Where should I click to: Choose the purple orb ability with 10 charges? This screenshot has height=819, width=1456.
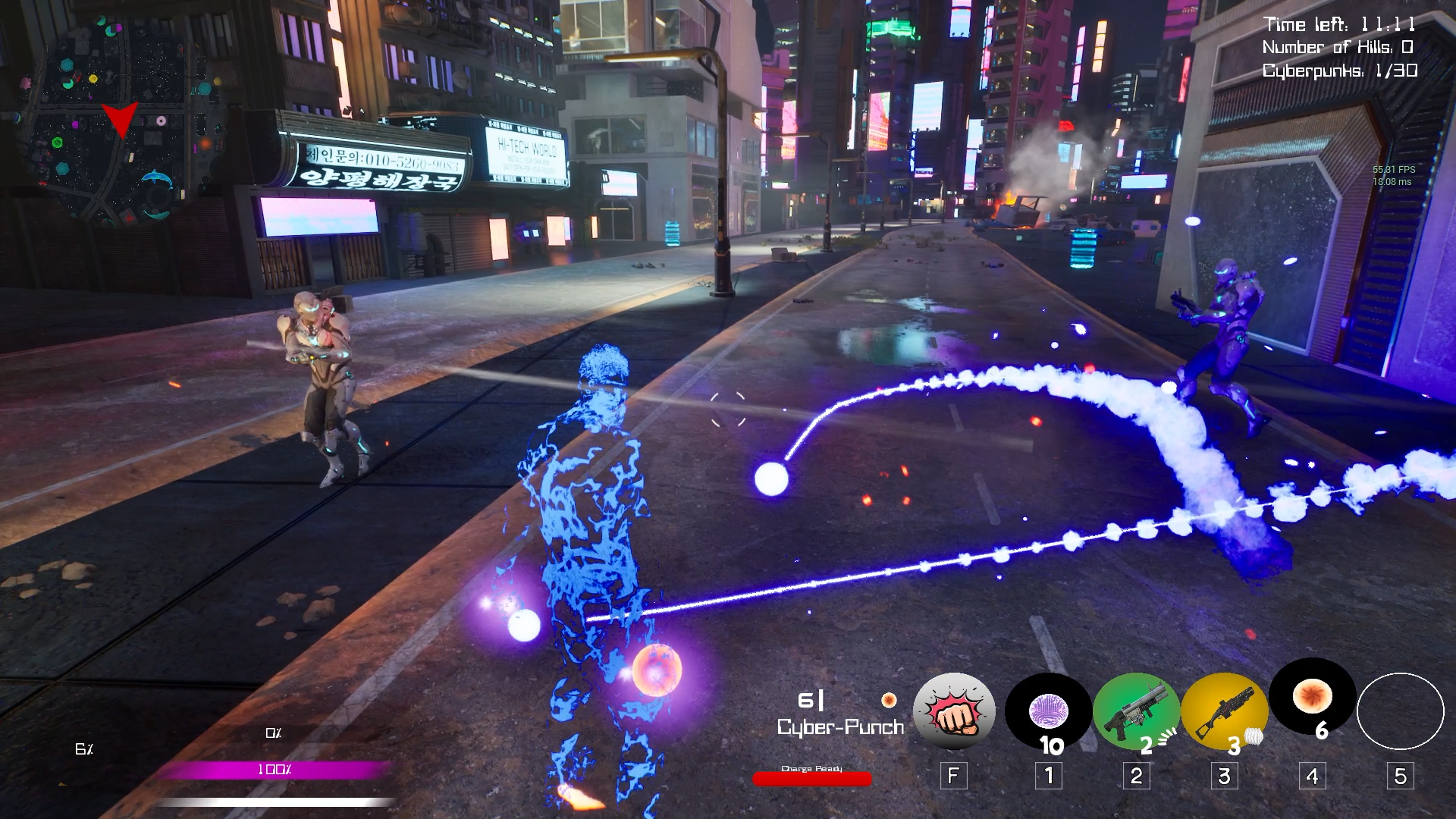(1049, 712)
